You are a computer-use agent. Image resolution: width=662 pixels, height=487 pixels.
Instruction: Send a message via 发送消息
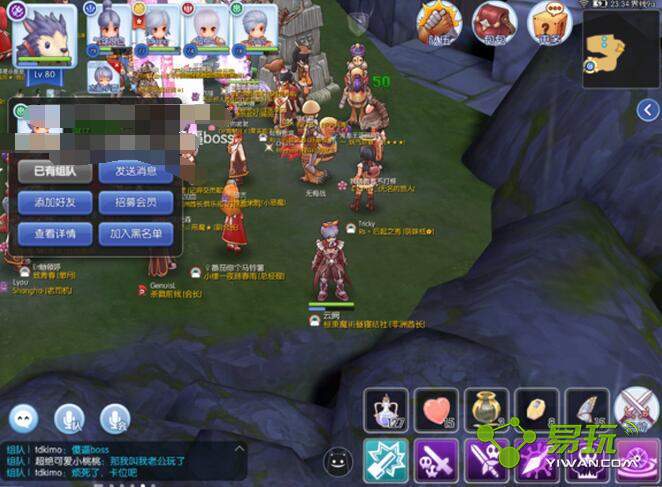[x=136, y=171]
